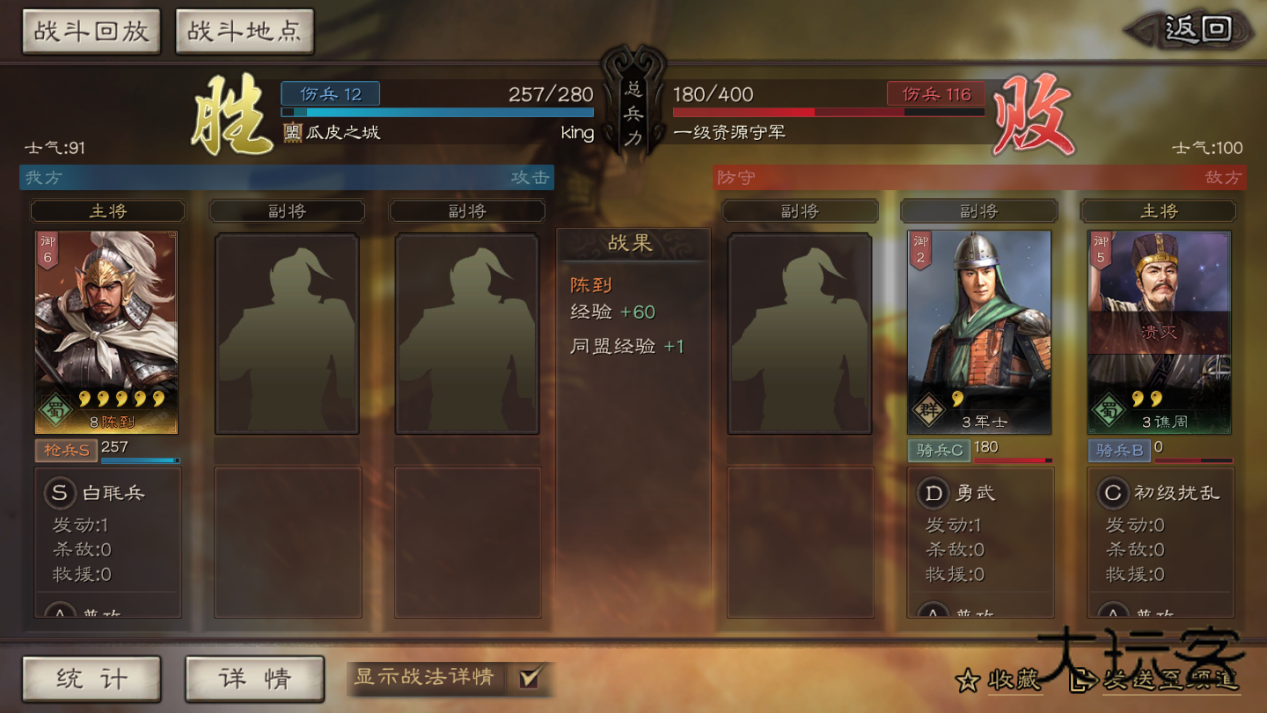Inspect the 勇武 skill entry
Image resolution: width=1267 pixels, height=713 pixels.
tap(958, 493)
